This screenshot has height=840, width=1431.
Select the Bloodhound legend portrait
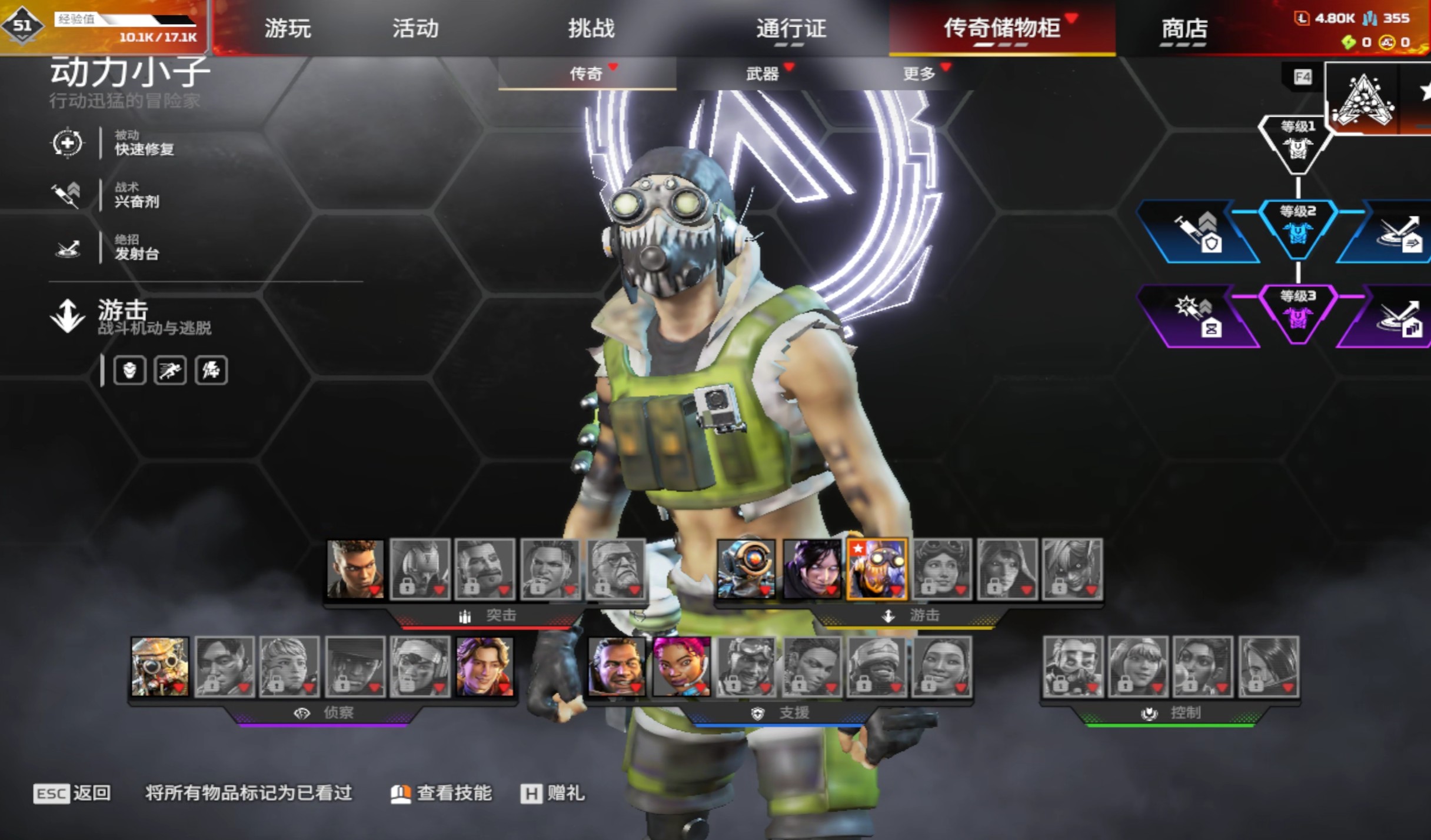[x=160, y=666]
